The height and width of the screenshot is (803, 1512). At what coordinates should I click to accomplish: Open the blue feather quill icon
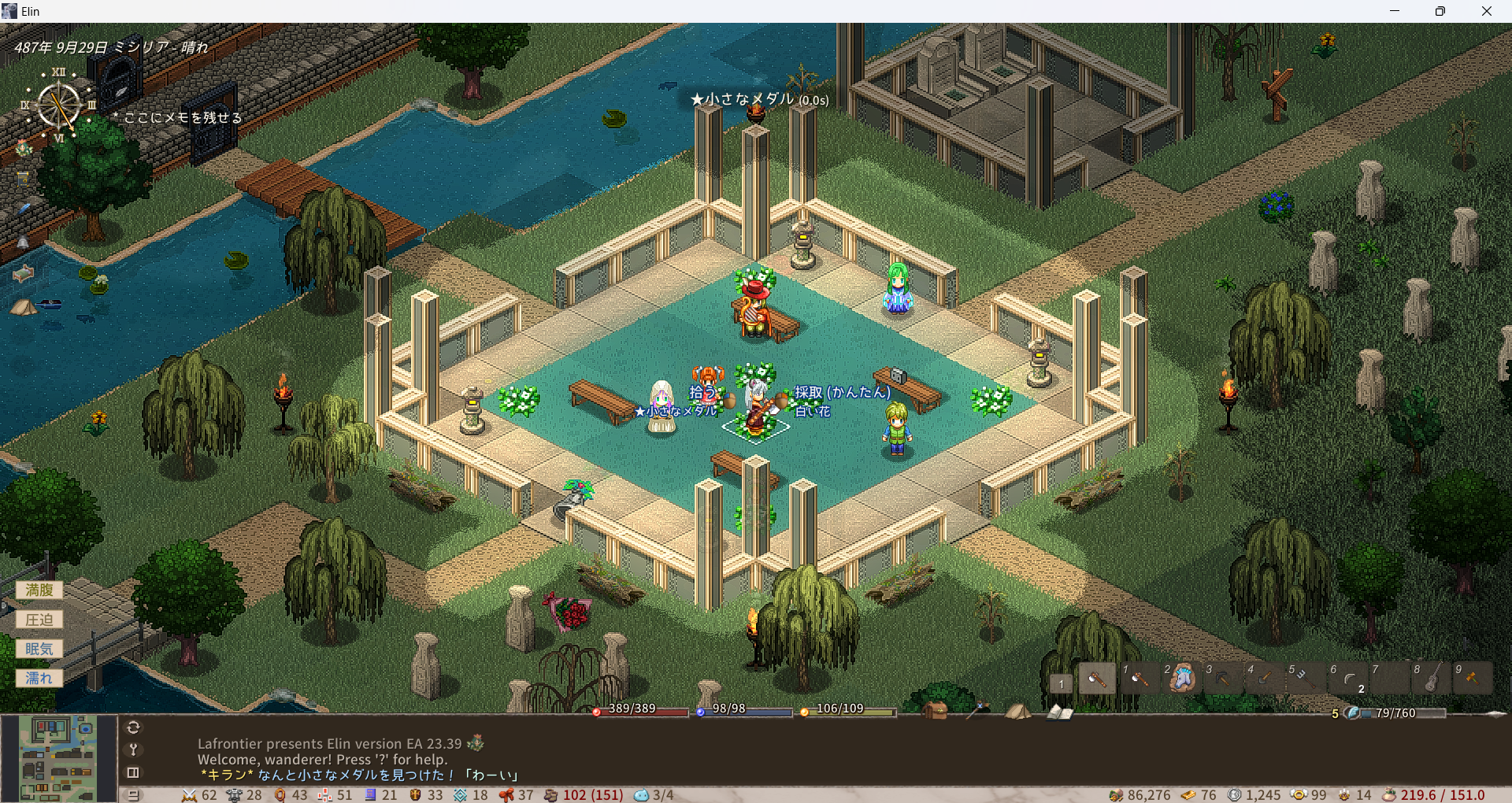pyautogui.click(x=23, y=209)
